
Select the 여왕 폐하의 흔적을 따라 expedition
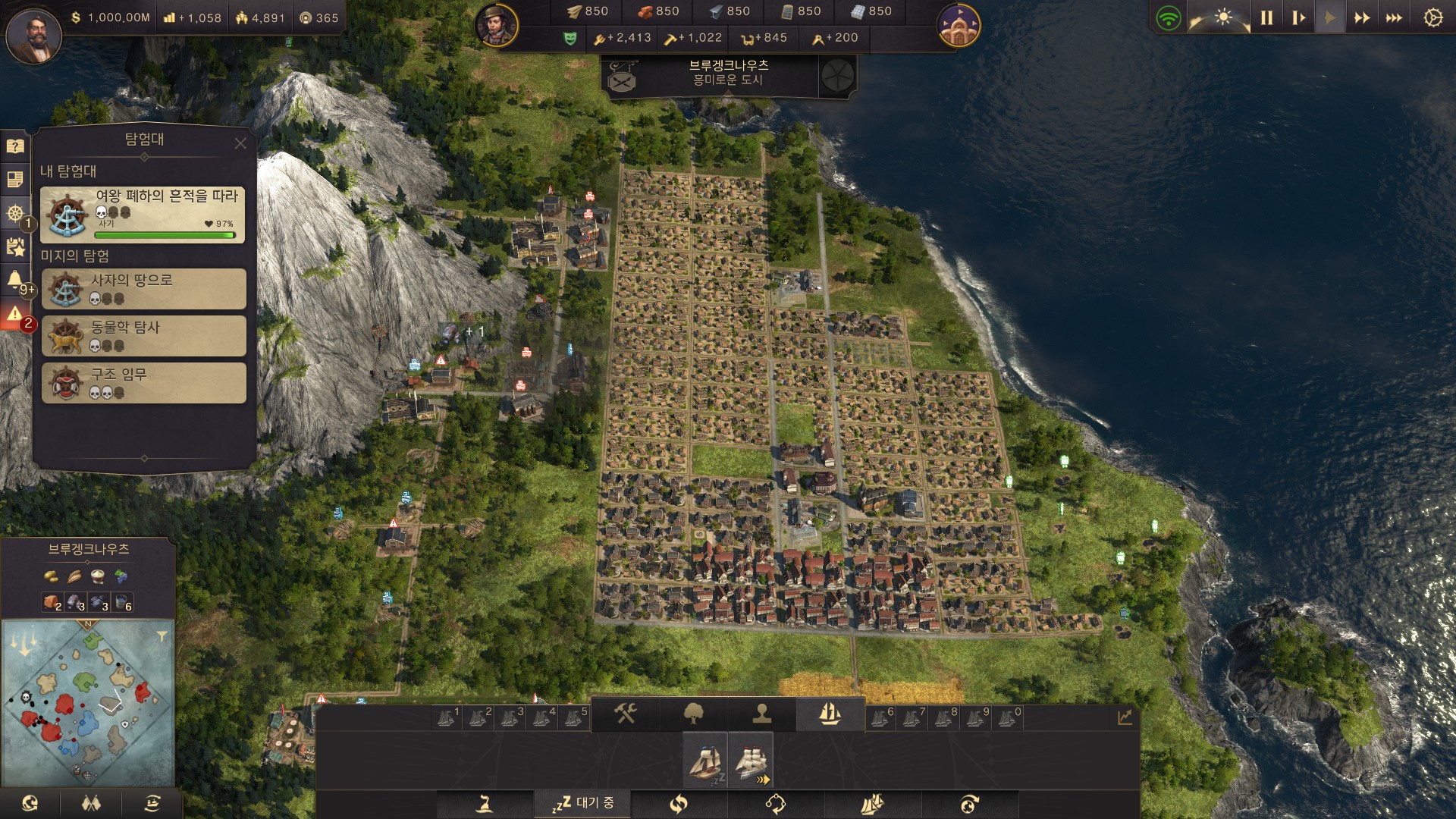point(143,215)
